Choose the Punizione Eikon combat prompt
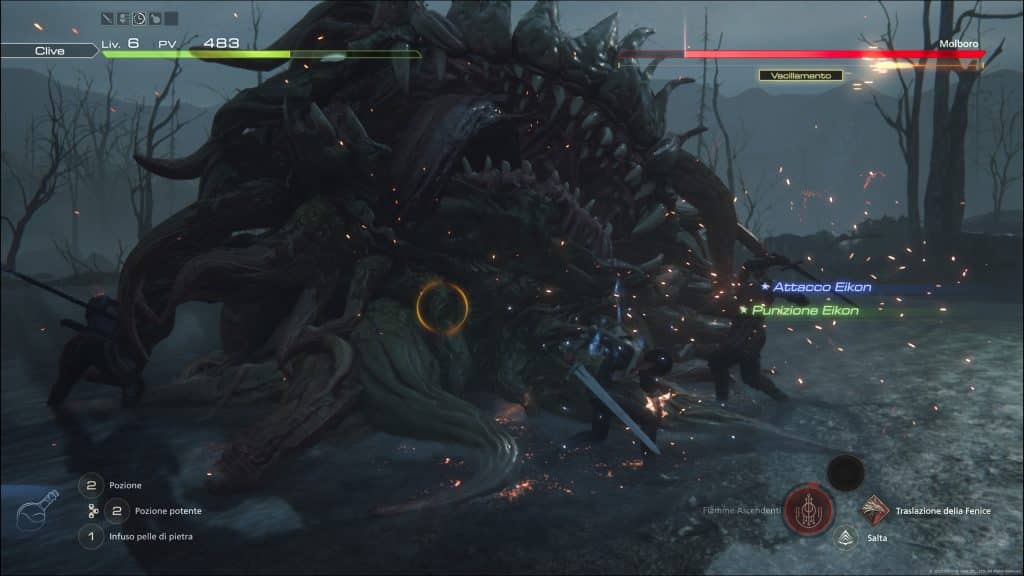This screenshot has height=576, width=1024. (x=805, y=310)
